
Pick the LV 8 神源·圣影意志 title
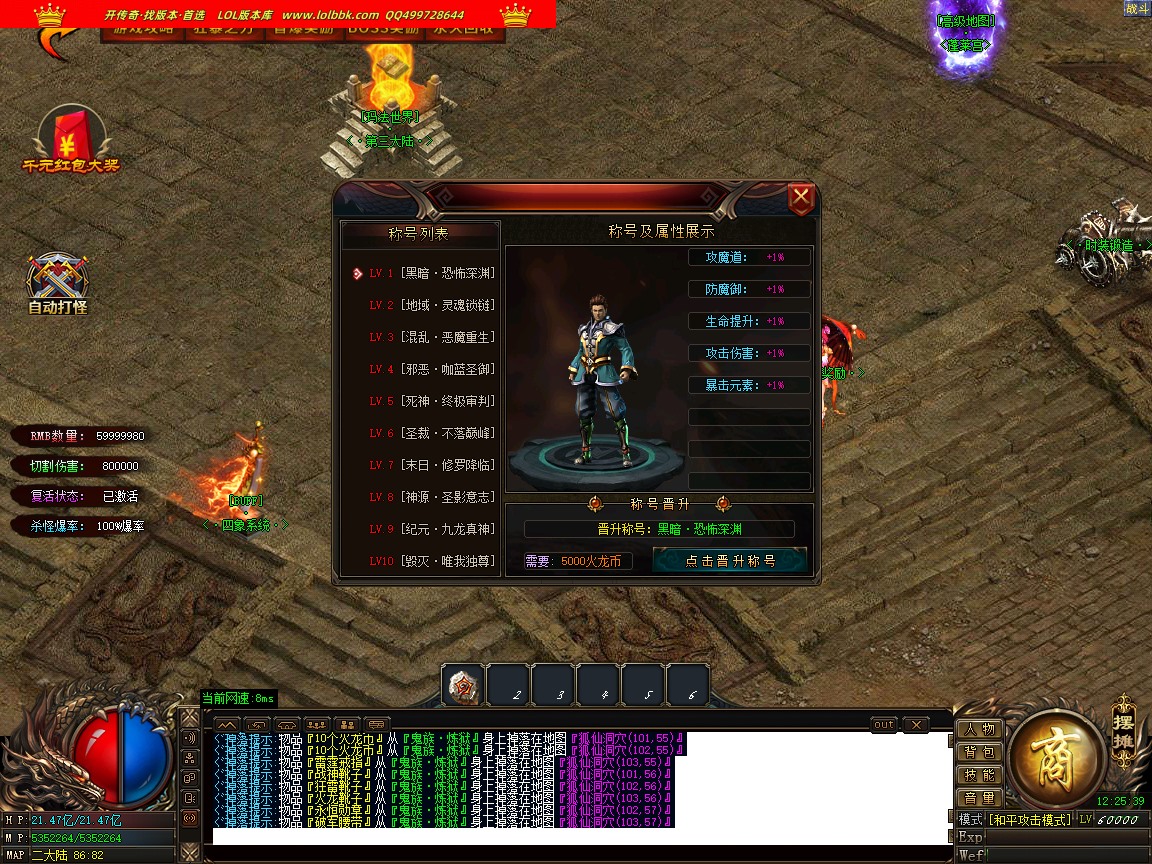pyautogui.click(x=432, y=497)
